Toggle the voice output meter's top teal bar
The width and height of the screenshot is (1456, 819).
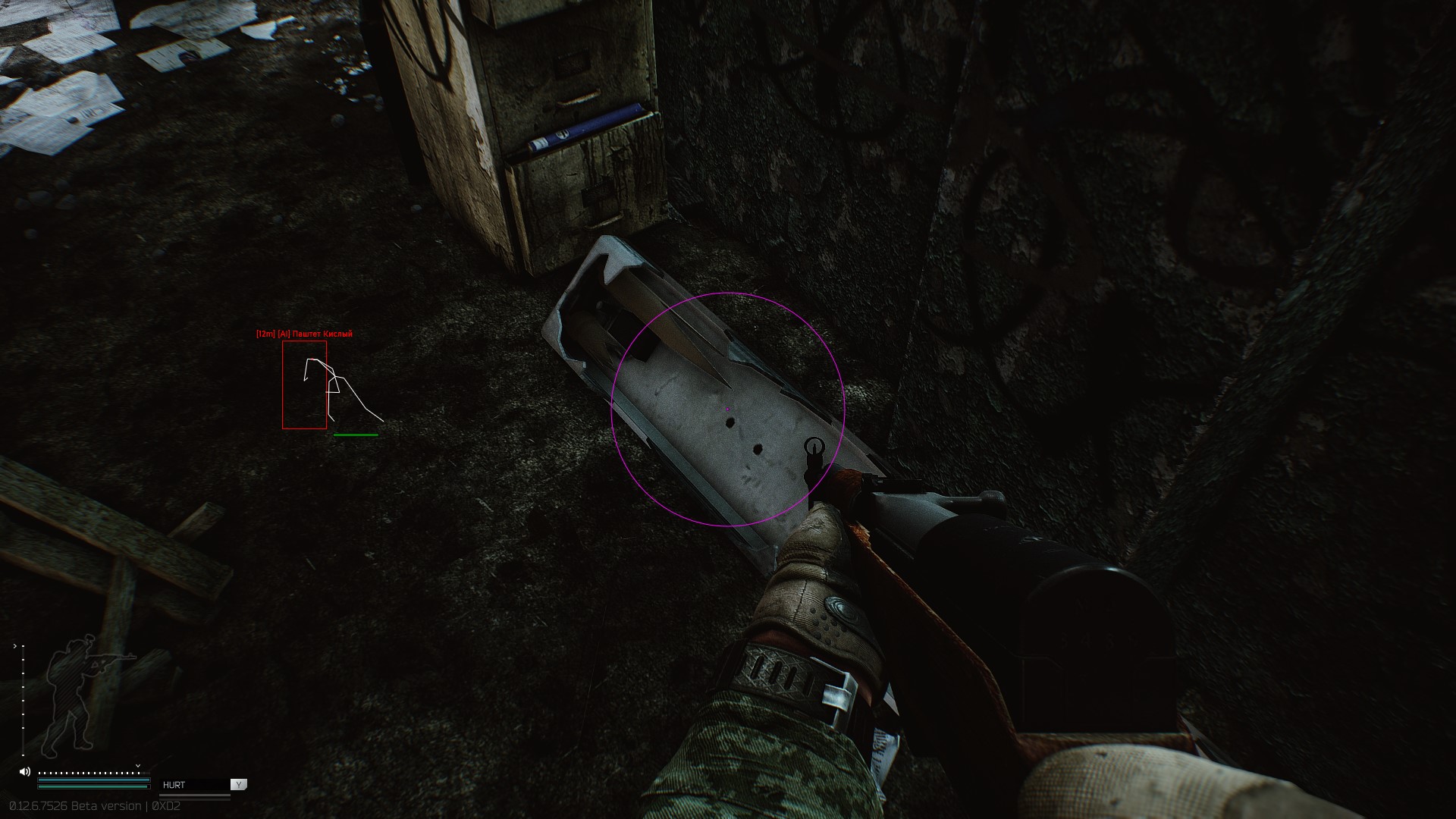point(93,780)
